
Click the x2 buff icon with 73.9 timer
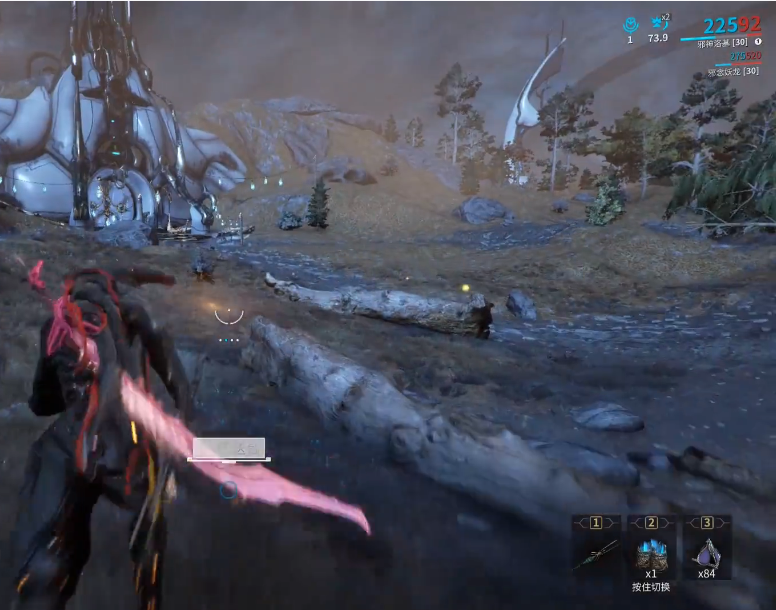click(x=658, y=23)
